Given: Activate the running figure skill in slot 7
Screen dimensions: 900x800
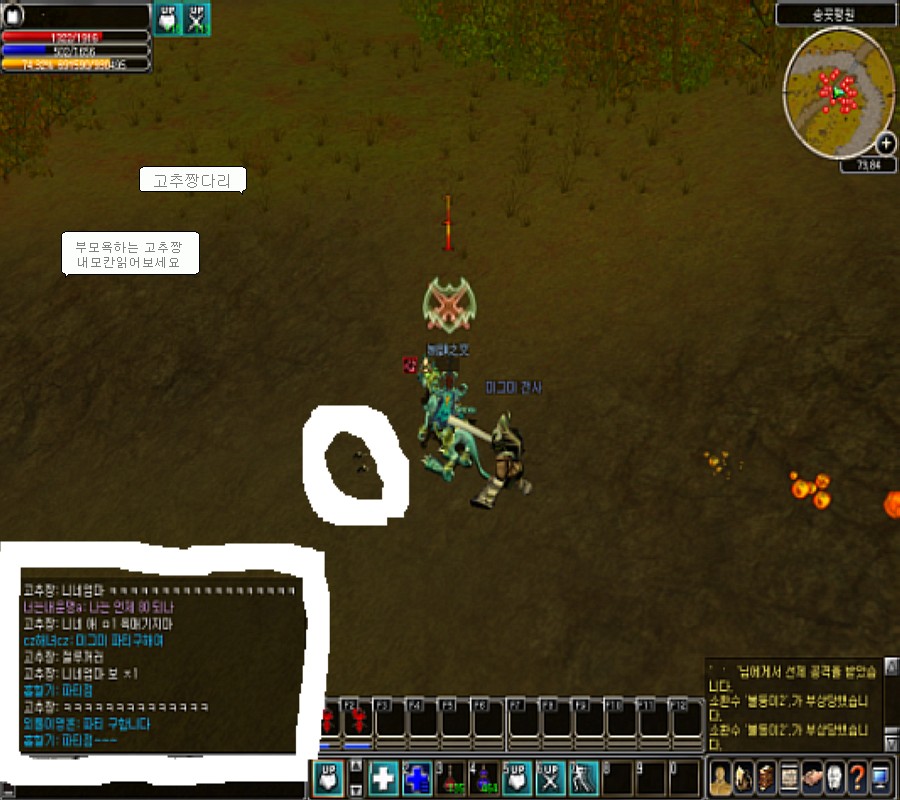Looking at the screenshot, I should pyautogui.click(x=584, y=778).
